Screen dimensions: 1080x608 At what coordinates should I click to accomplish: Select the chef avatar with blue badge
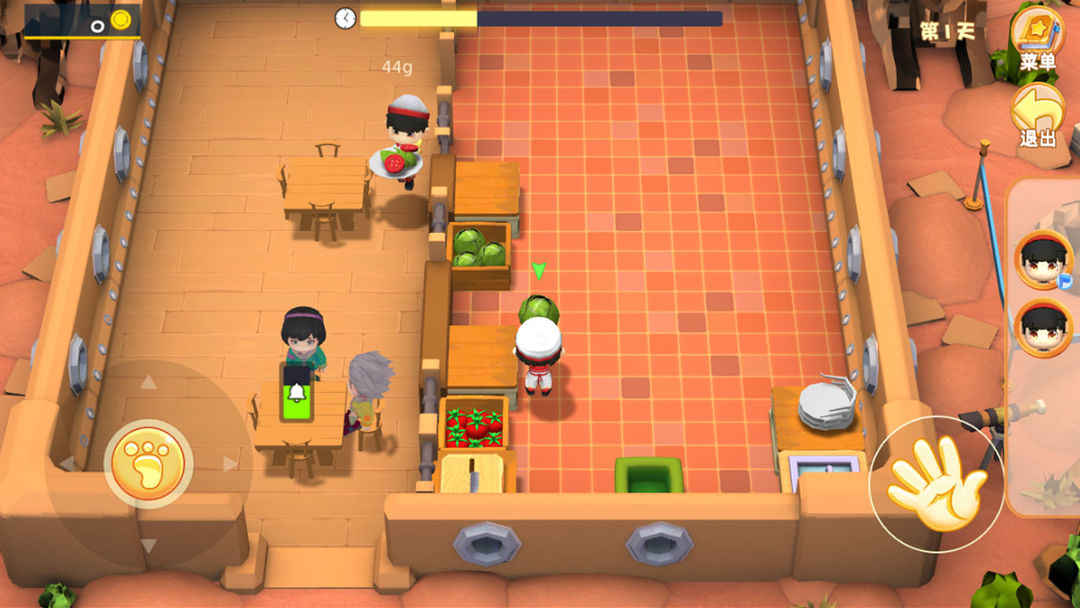click(x=1044, y=258)
